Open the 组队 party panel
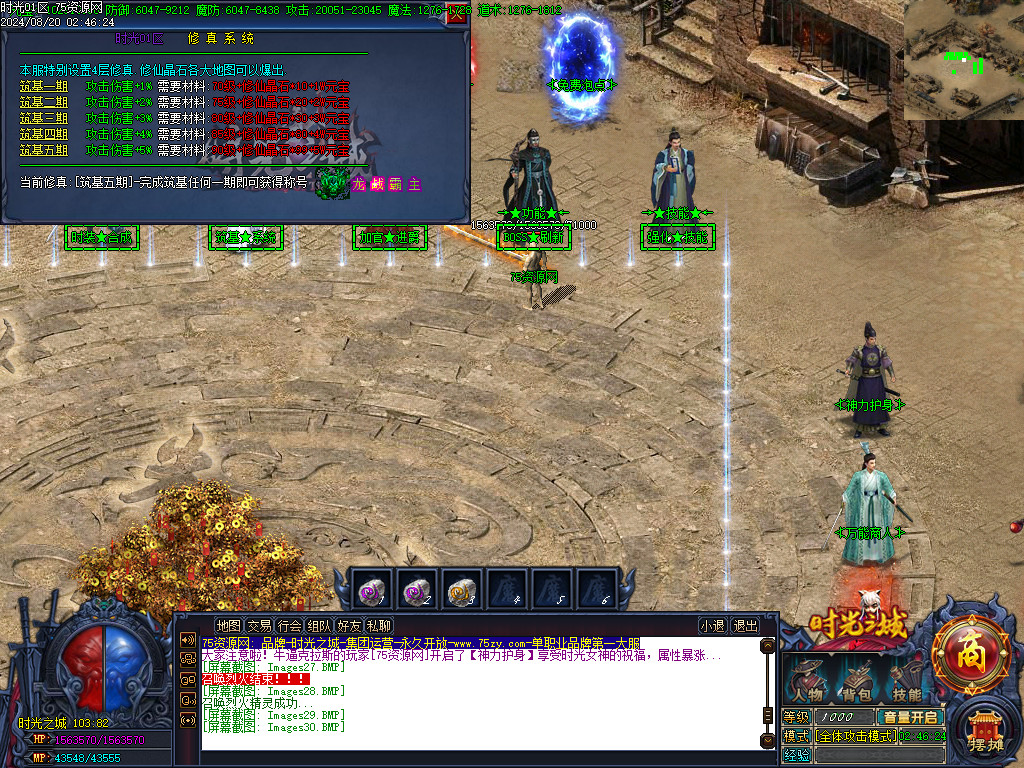This screenshot has width=1024, height=768. [x=320, y=626]
